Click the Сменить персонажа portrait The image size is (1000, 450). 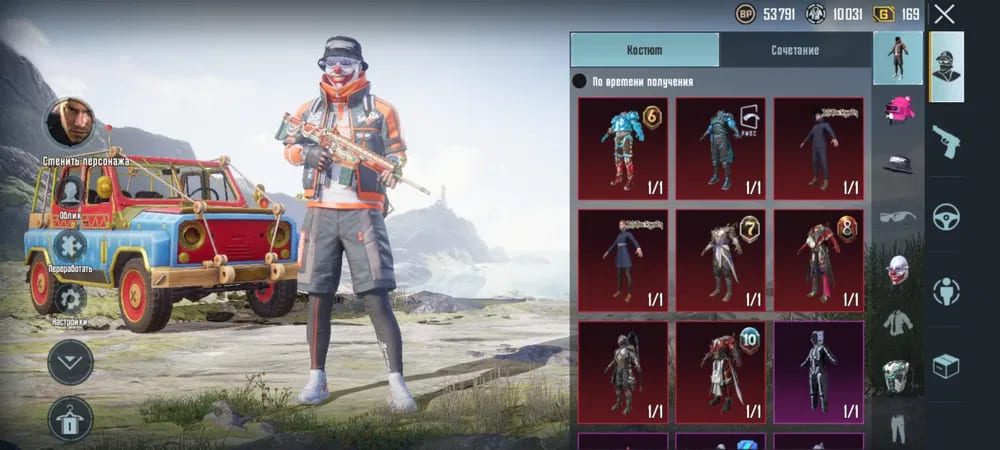[70, 123]
